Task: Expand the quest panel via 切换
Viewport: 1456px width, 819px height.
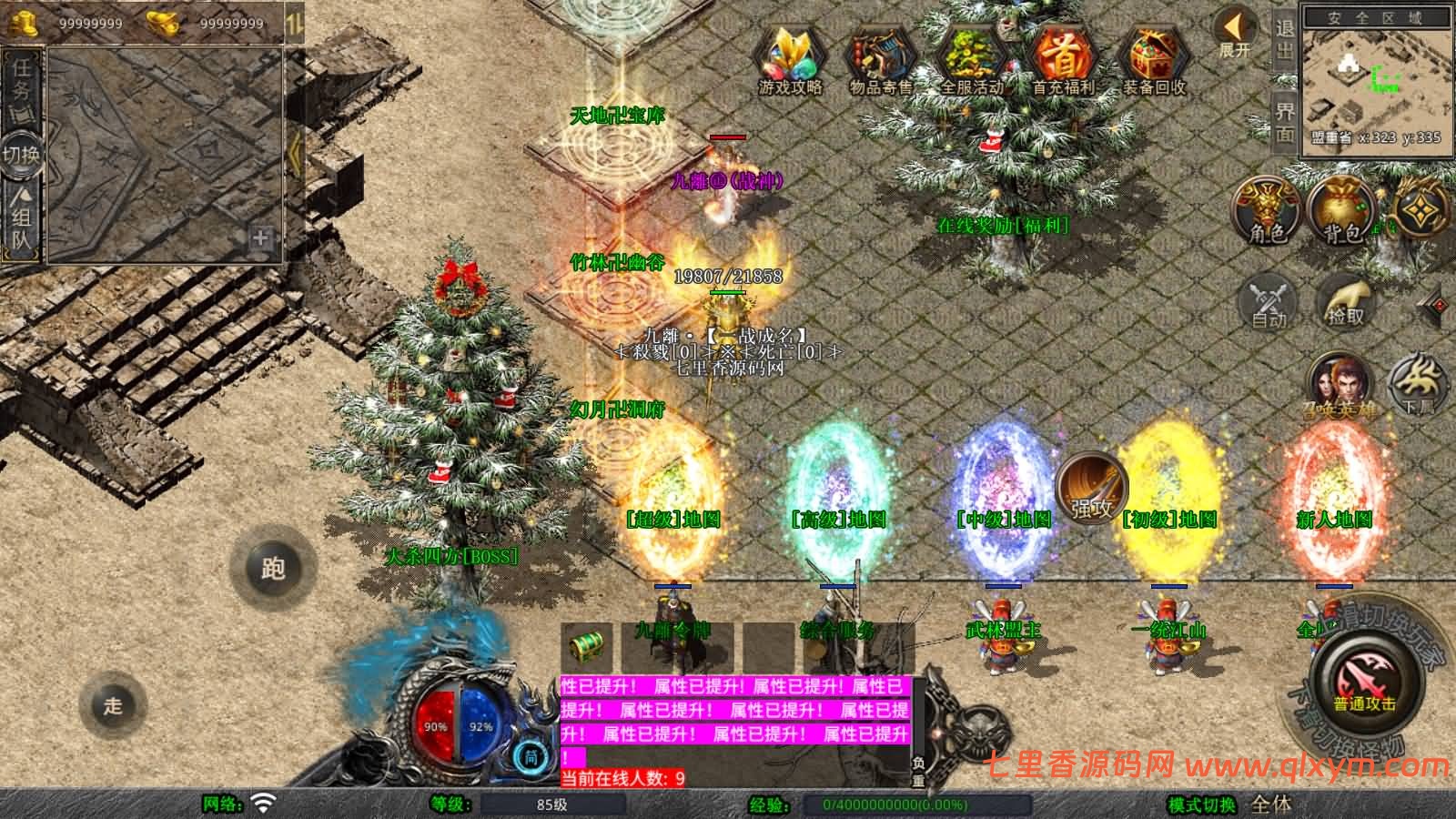Action: (20, 153)
